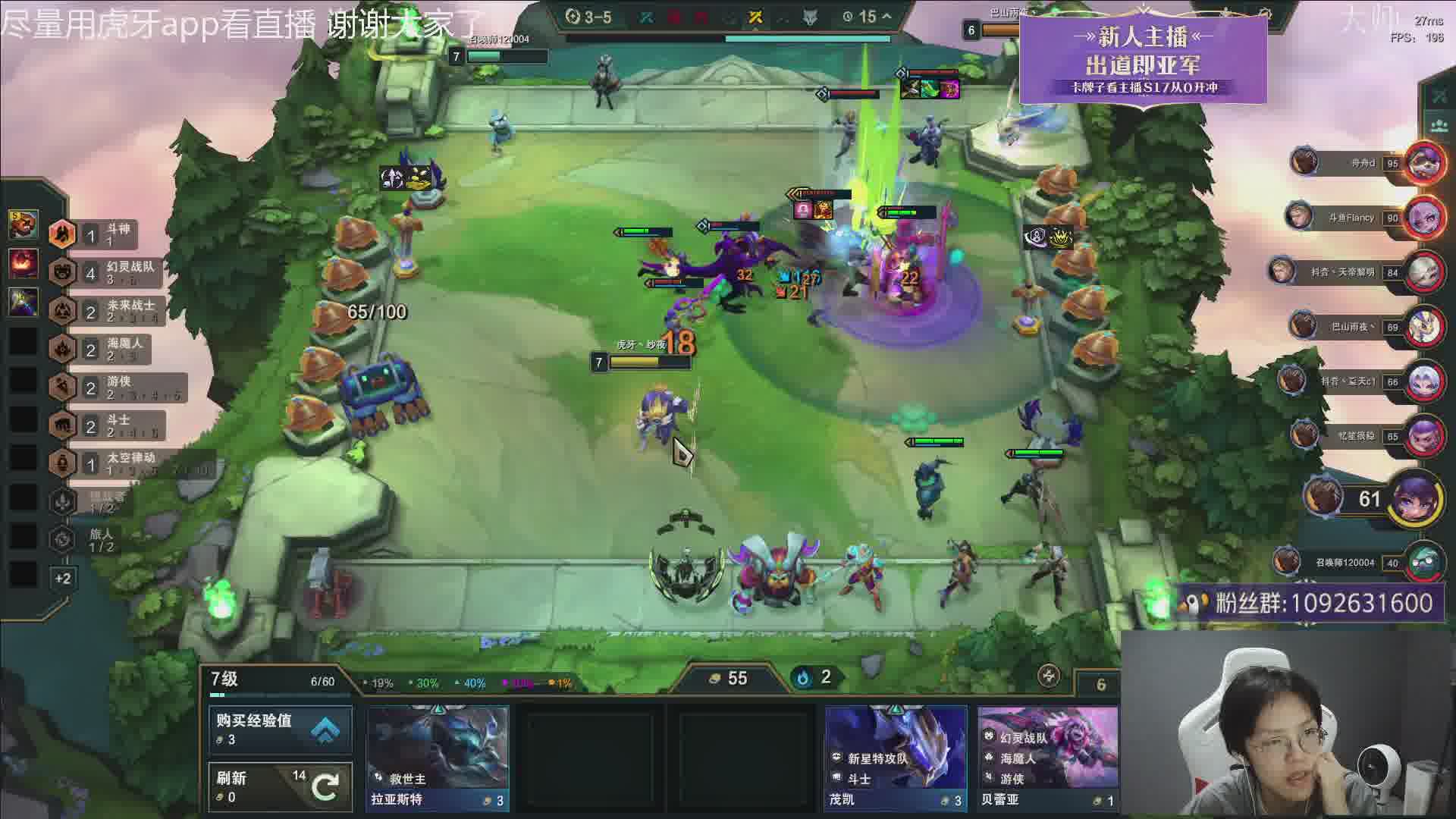Buy the 拉亚斯特 champion card
The width and height of the screenshot is (1456, 819).
tap(438, 757)
